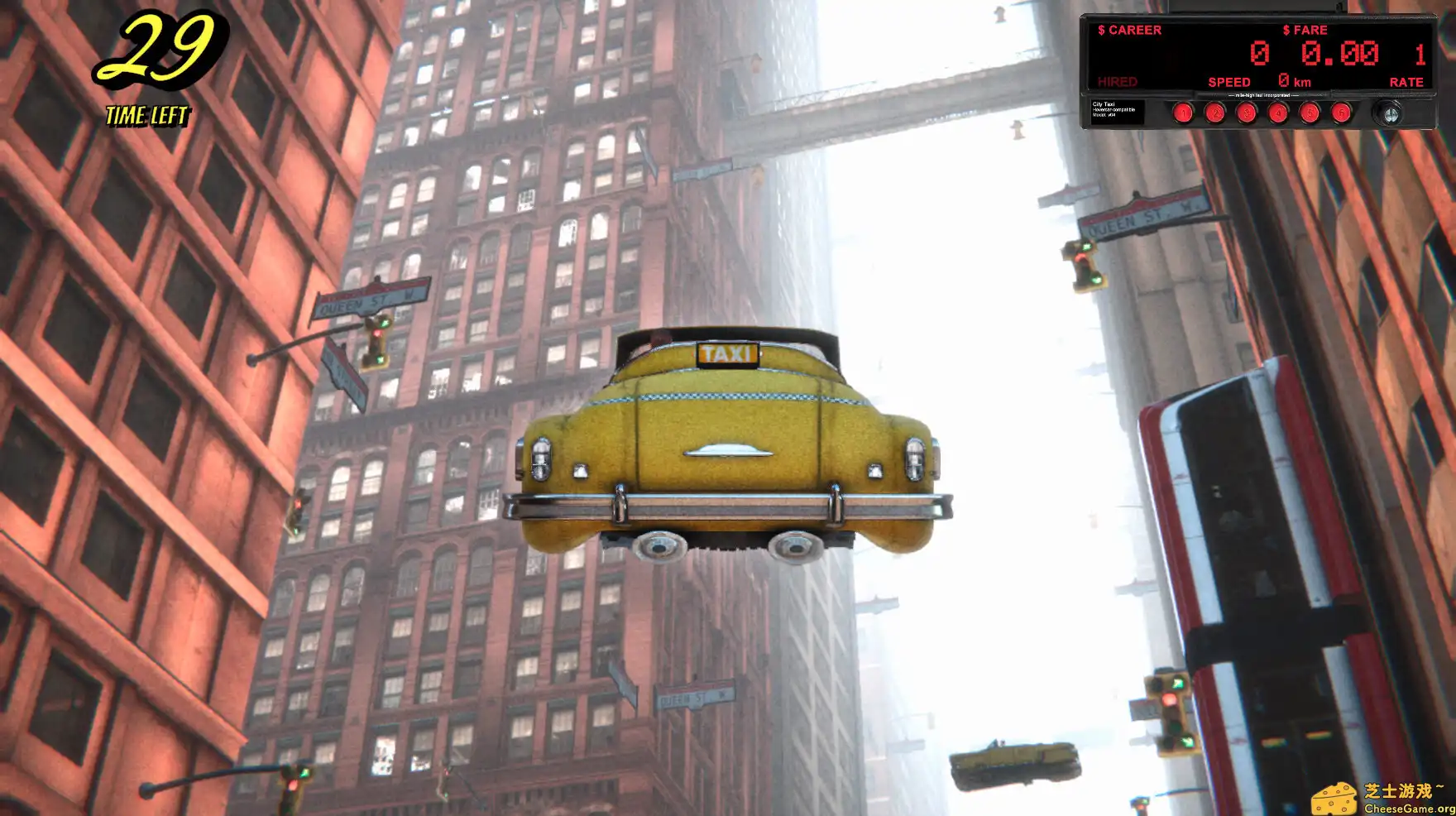Click the TAXI rooftop sign on the cab
The image size is (1456, 816).
tap(726, 354)
